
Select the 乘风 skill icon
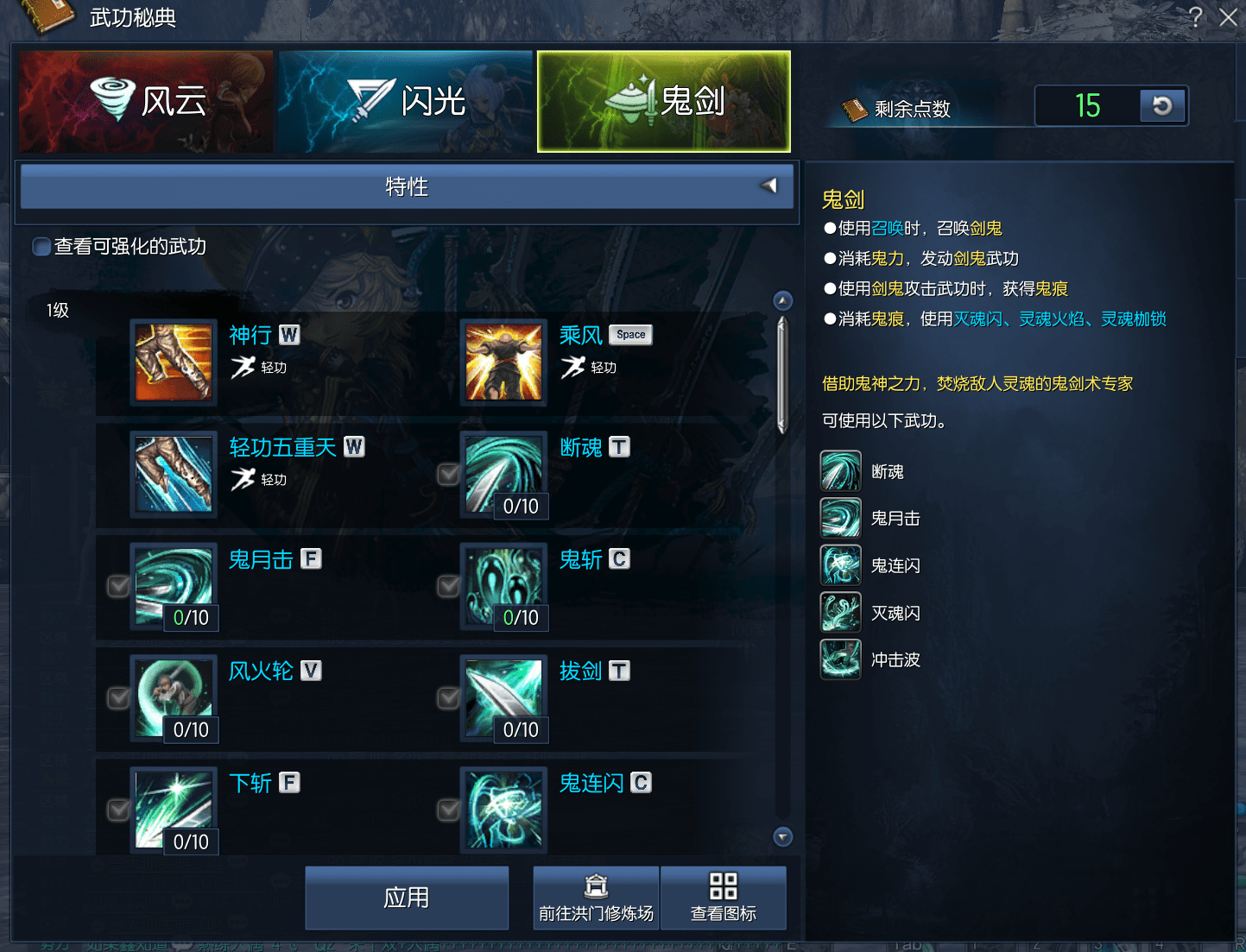[503, 363]
